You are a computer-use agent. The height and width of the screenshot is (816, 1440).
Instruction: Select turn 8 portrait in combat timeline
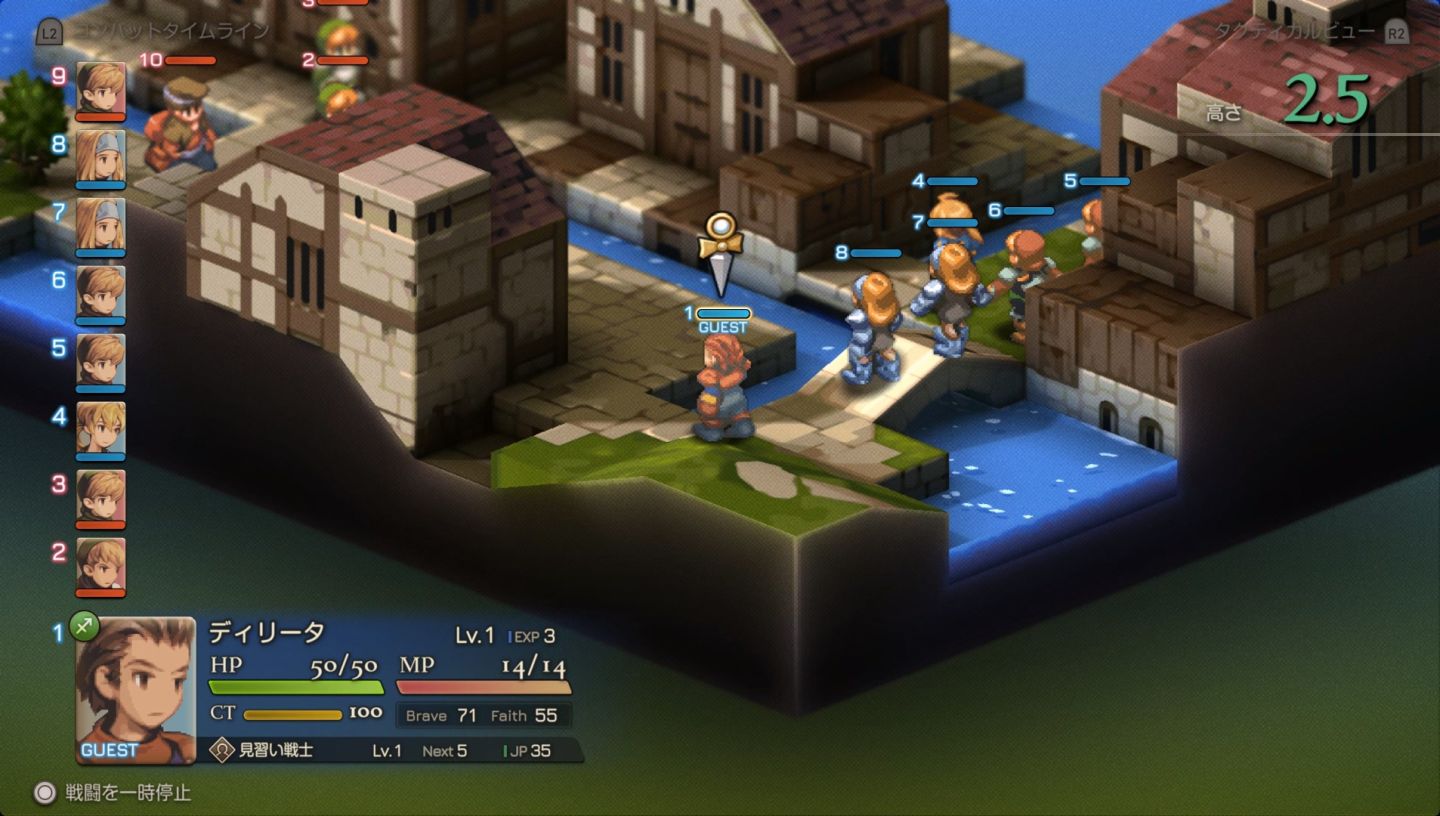[101, 156]
